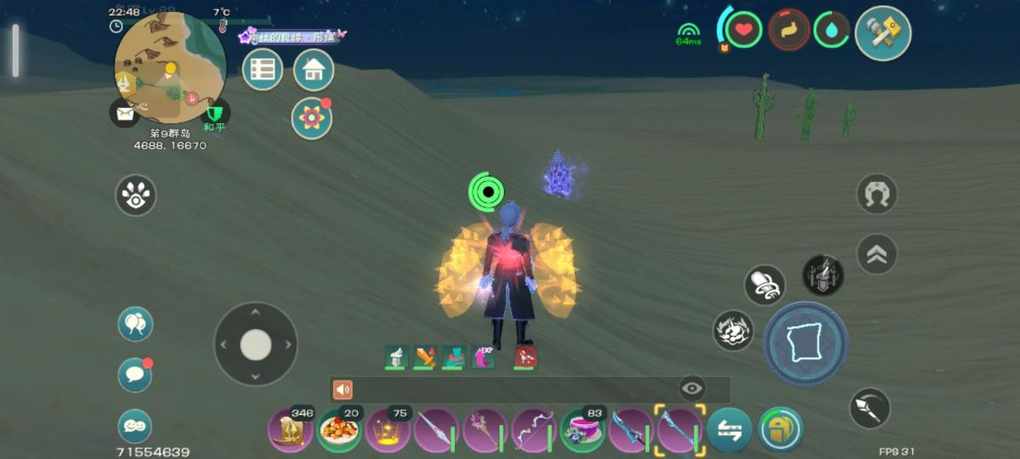Open the flower event icon
The image size is (1020, 459).
coord(312,119)
